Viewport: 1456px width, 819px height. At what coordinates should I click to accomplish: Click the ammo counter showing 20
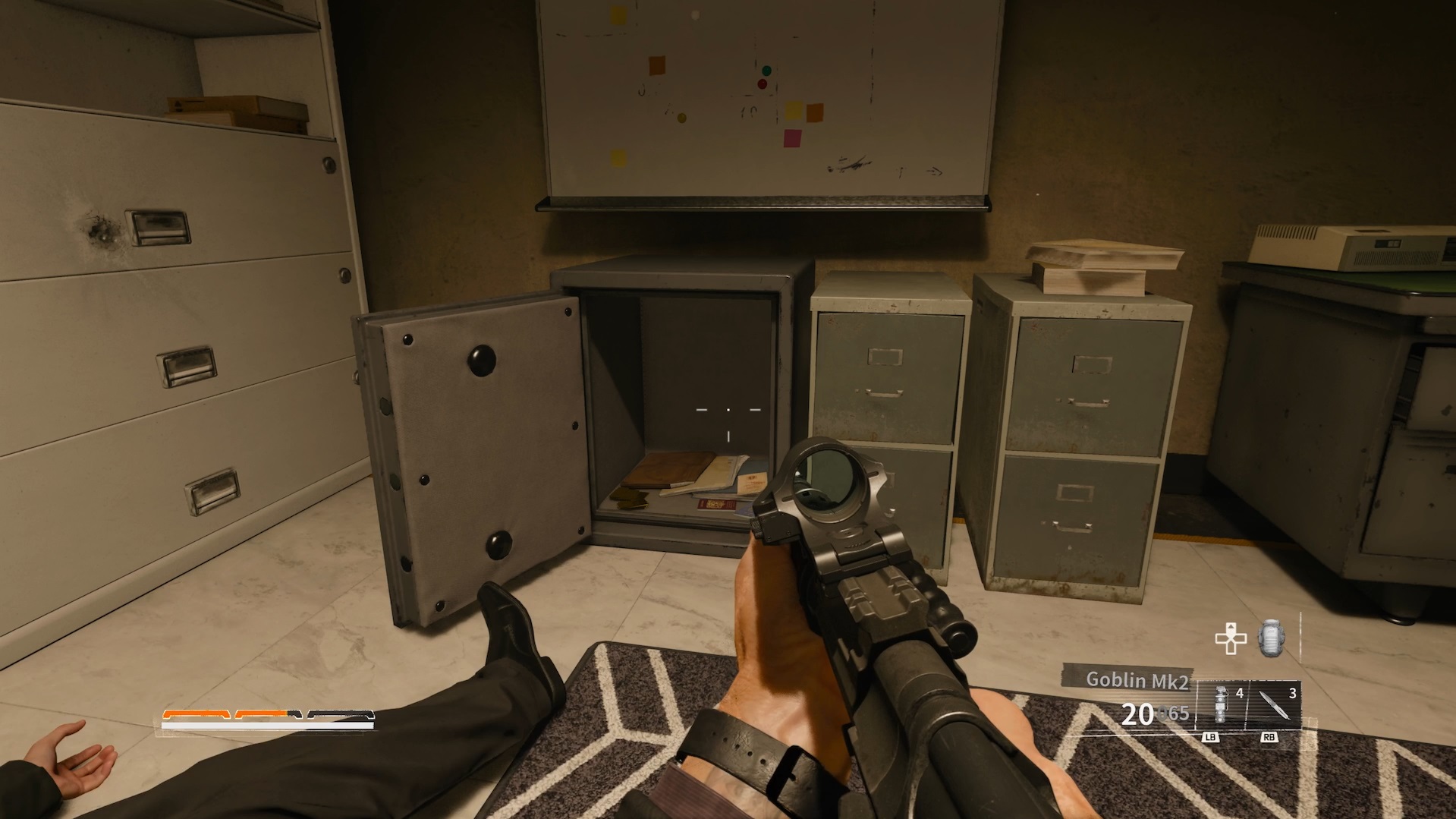coord(1137,713)
